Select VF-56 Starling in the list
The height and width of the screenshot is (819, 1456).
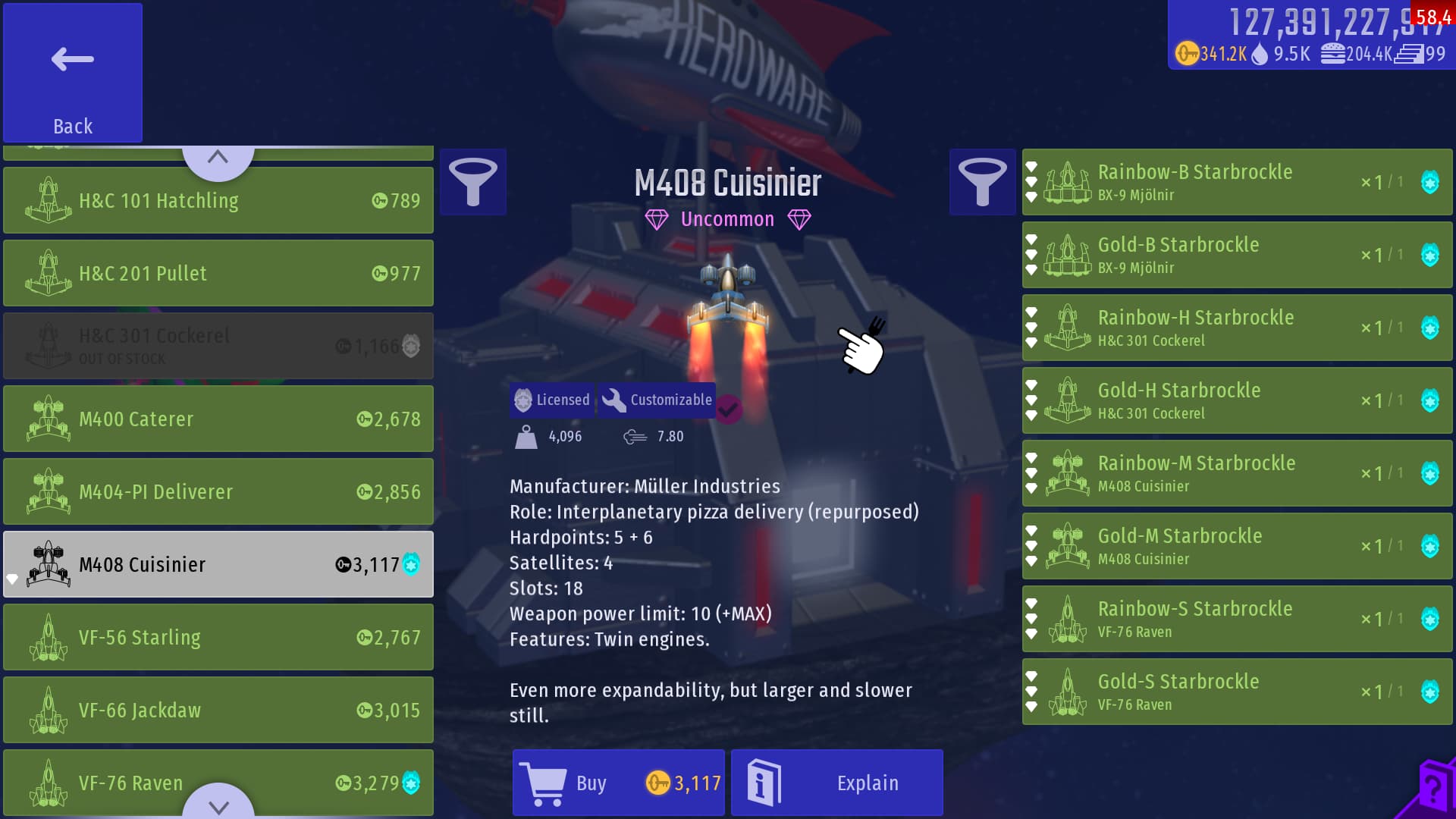point(218,637)
